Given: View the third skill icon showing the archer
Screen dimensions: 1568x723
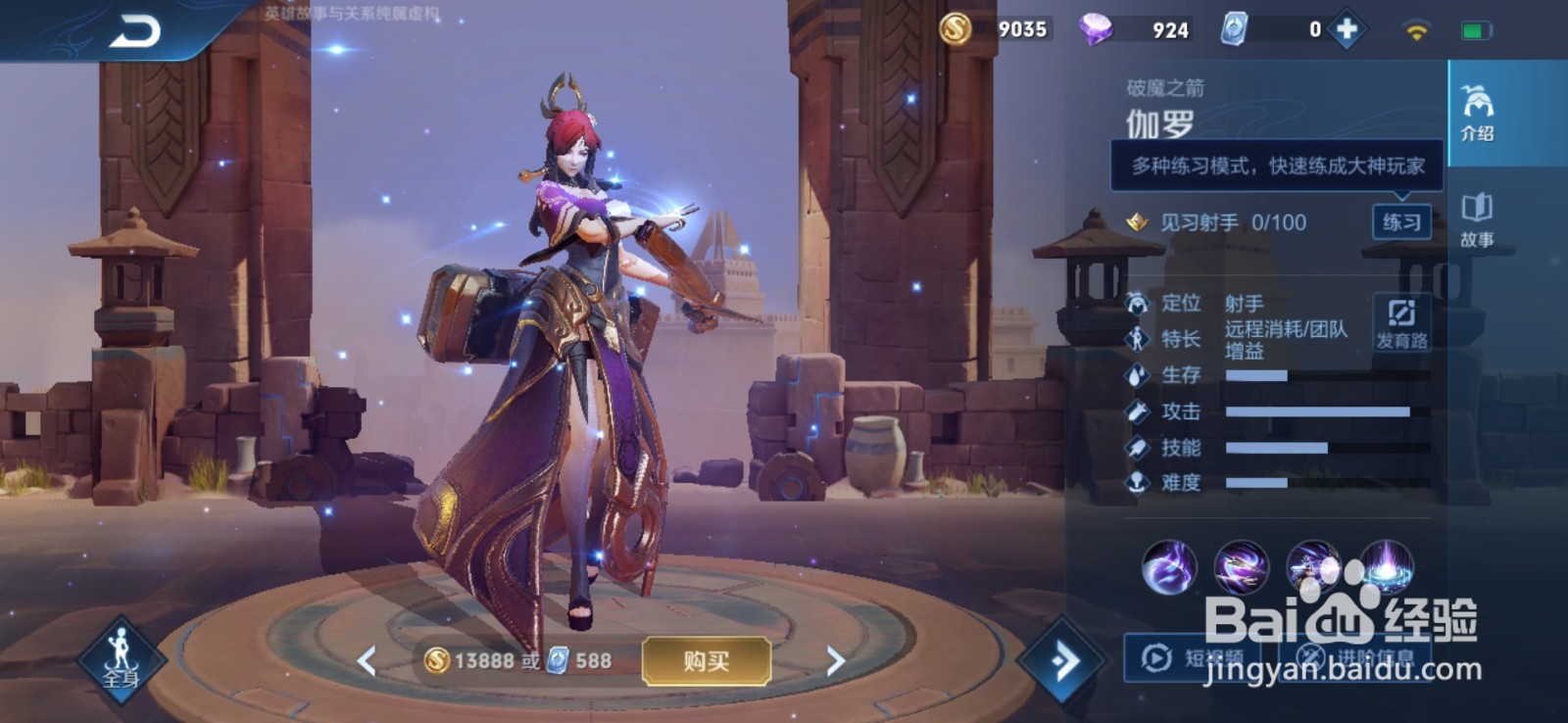Looking at the screenshot, I should tap(1313, 567).
